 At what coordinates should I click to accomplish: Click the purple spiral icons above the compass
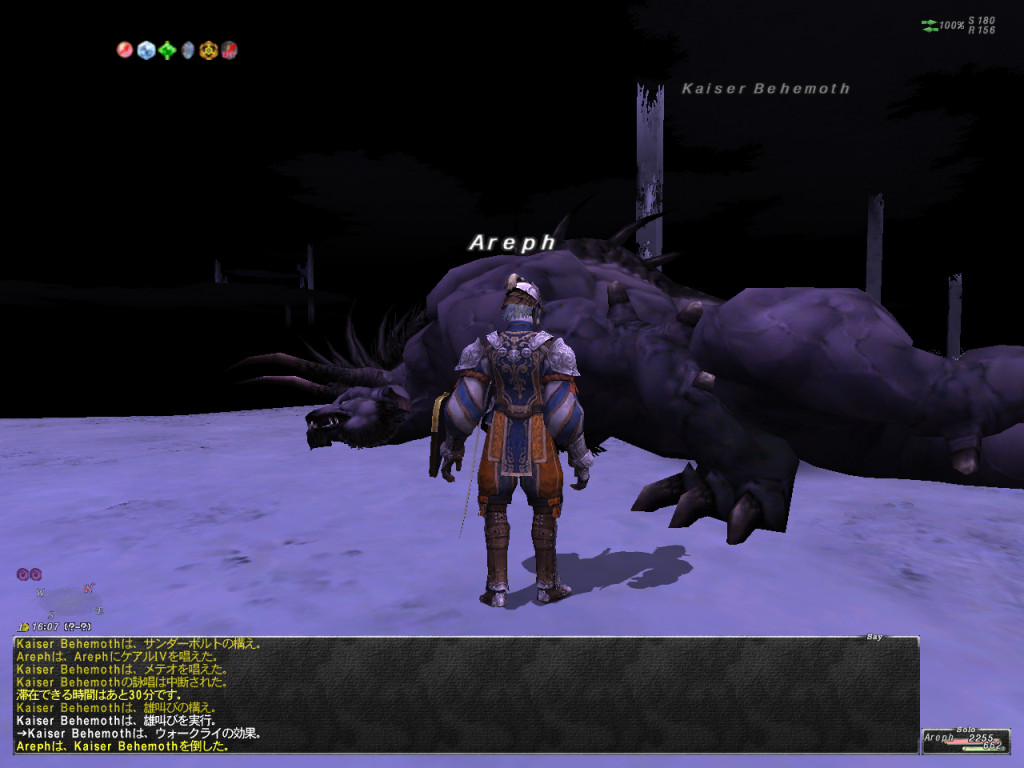click(28, 574)
